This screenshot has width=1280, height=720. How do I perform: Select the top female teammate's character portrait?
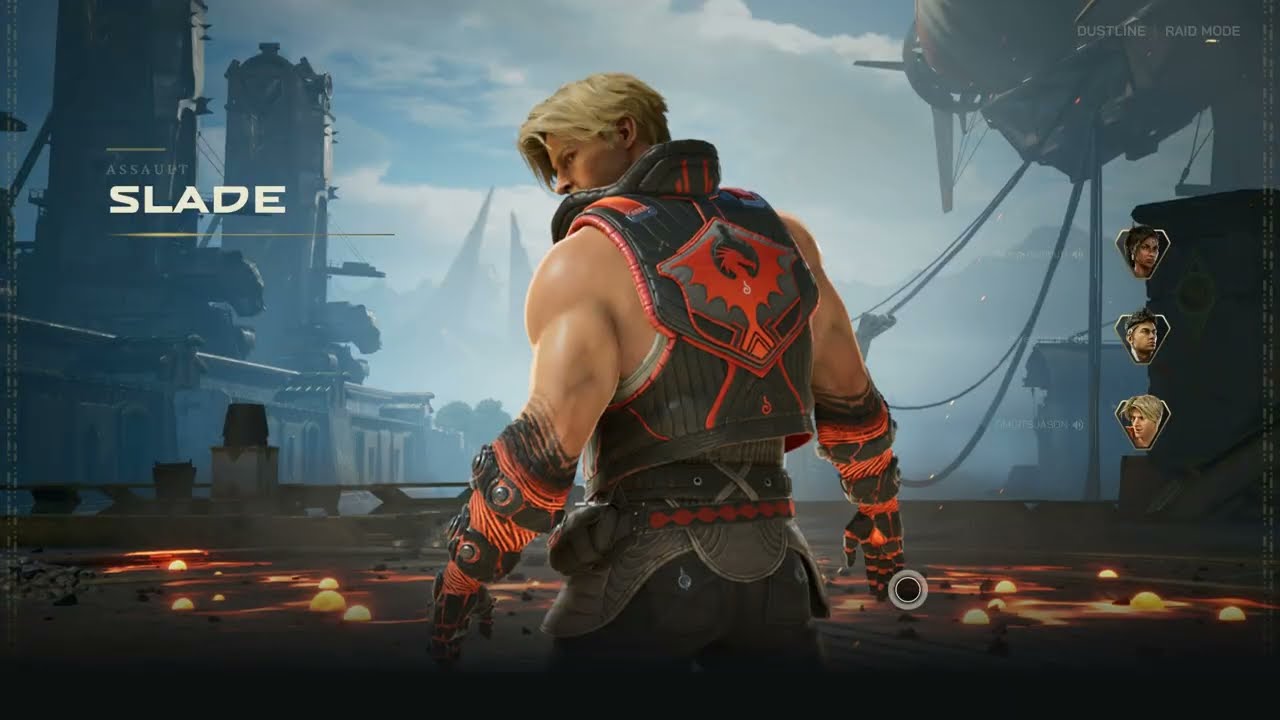click(x=1142, y=253)
